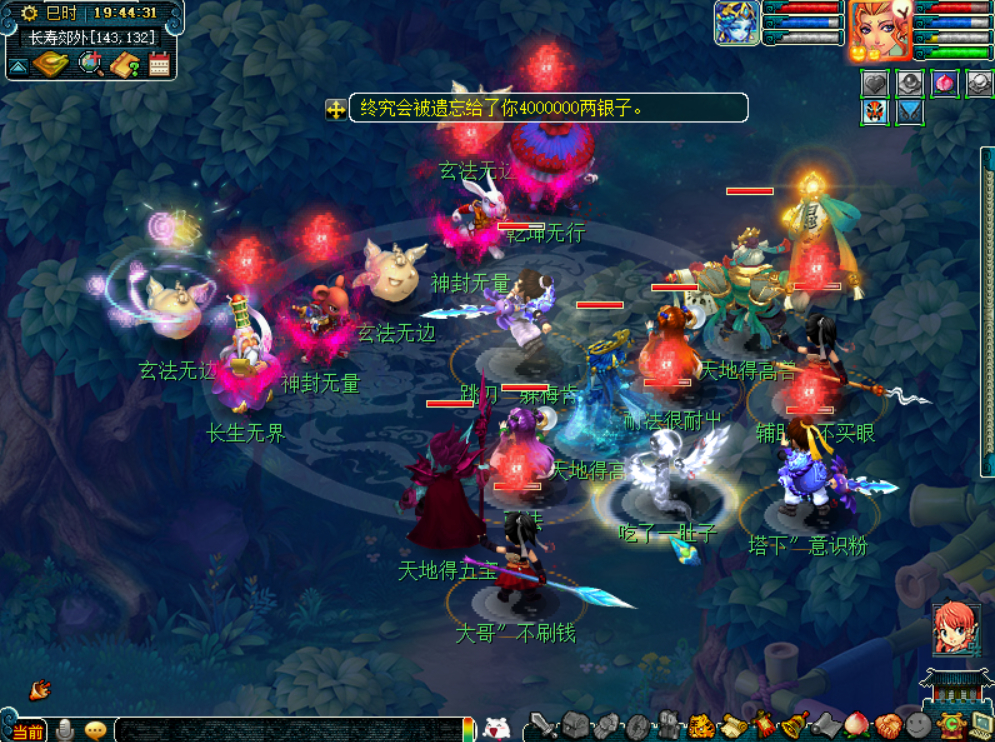Click the white pet face icon in the bottom bar
The height and width of the screenshot is (742, 995).
coord(496,729)
